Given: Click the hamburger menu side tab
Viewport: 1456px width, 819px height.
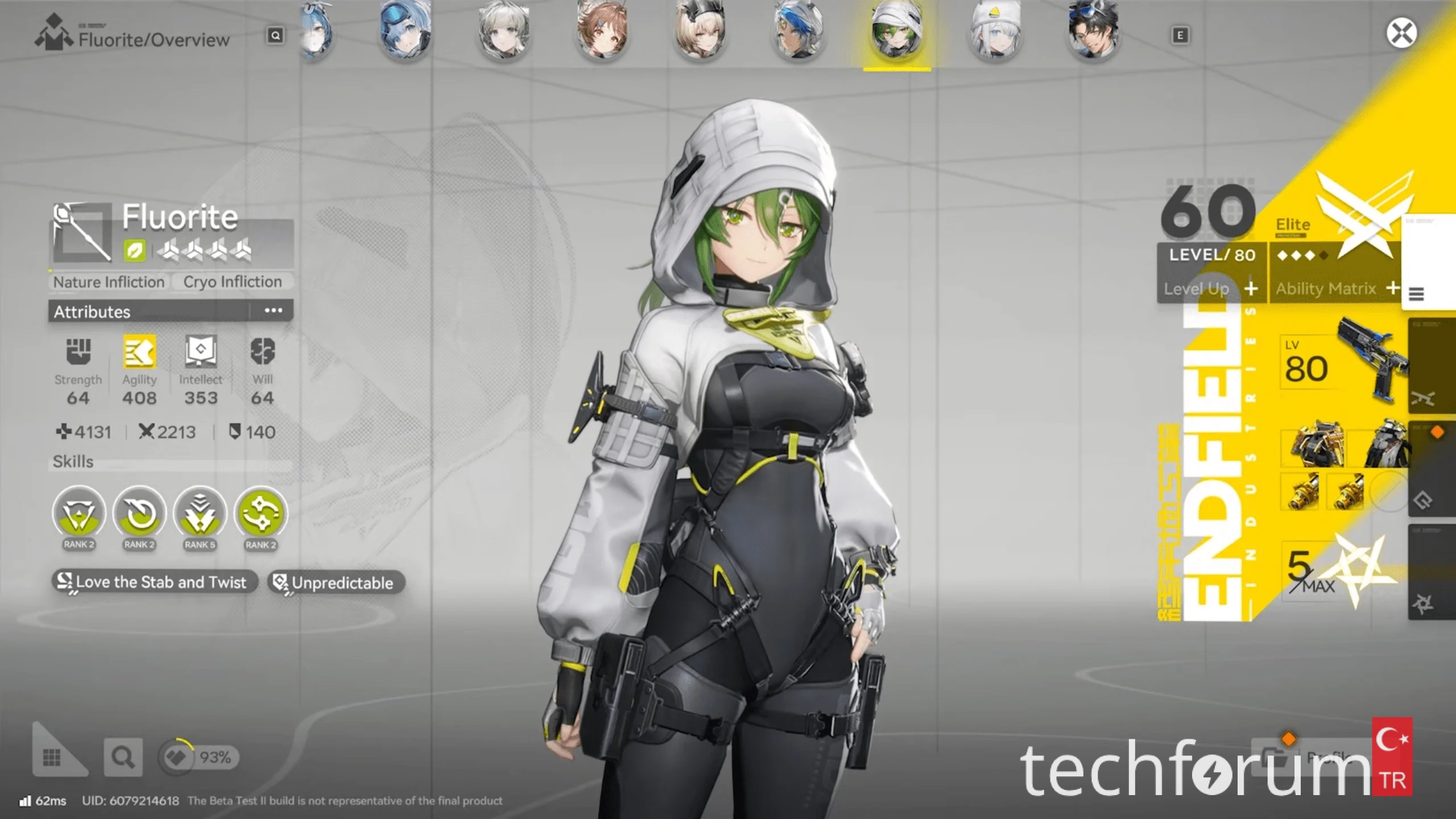Looking at the screenshot, I should 1416,294.
